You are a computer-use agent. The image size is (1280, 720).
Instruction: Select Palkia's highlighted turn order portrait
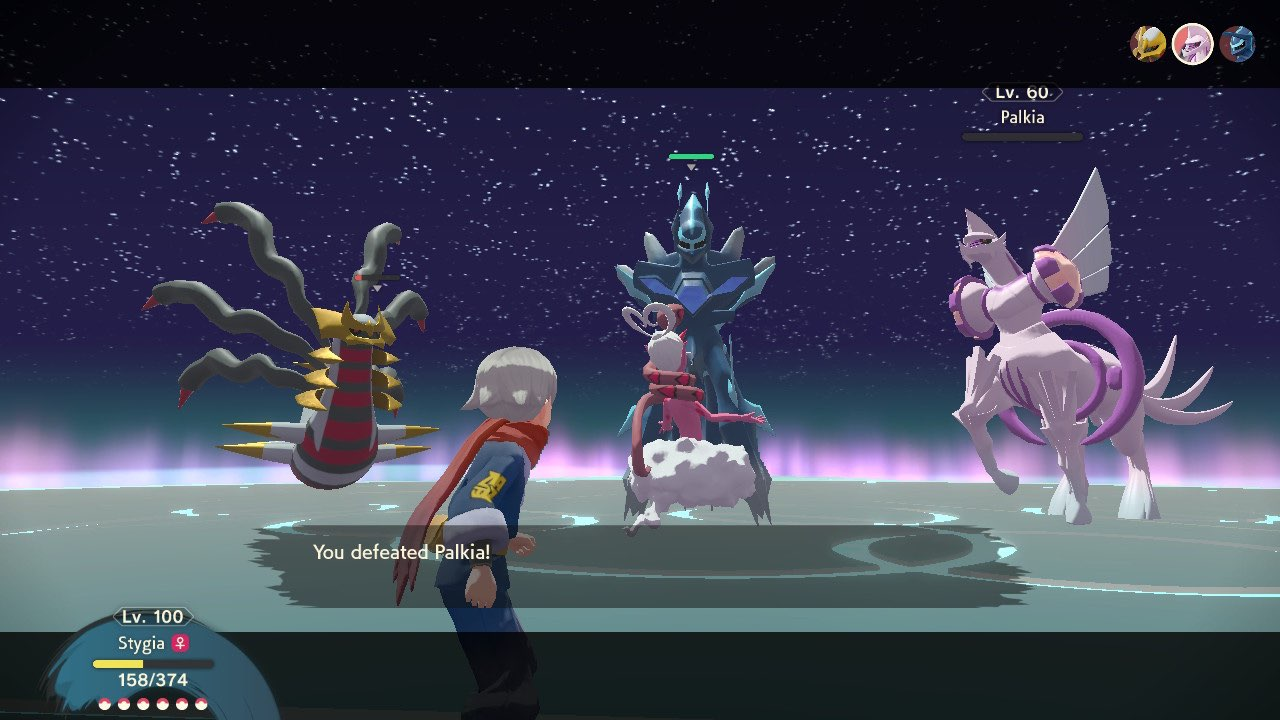(x=1192, y=44)
